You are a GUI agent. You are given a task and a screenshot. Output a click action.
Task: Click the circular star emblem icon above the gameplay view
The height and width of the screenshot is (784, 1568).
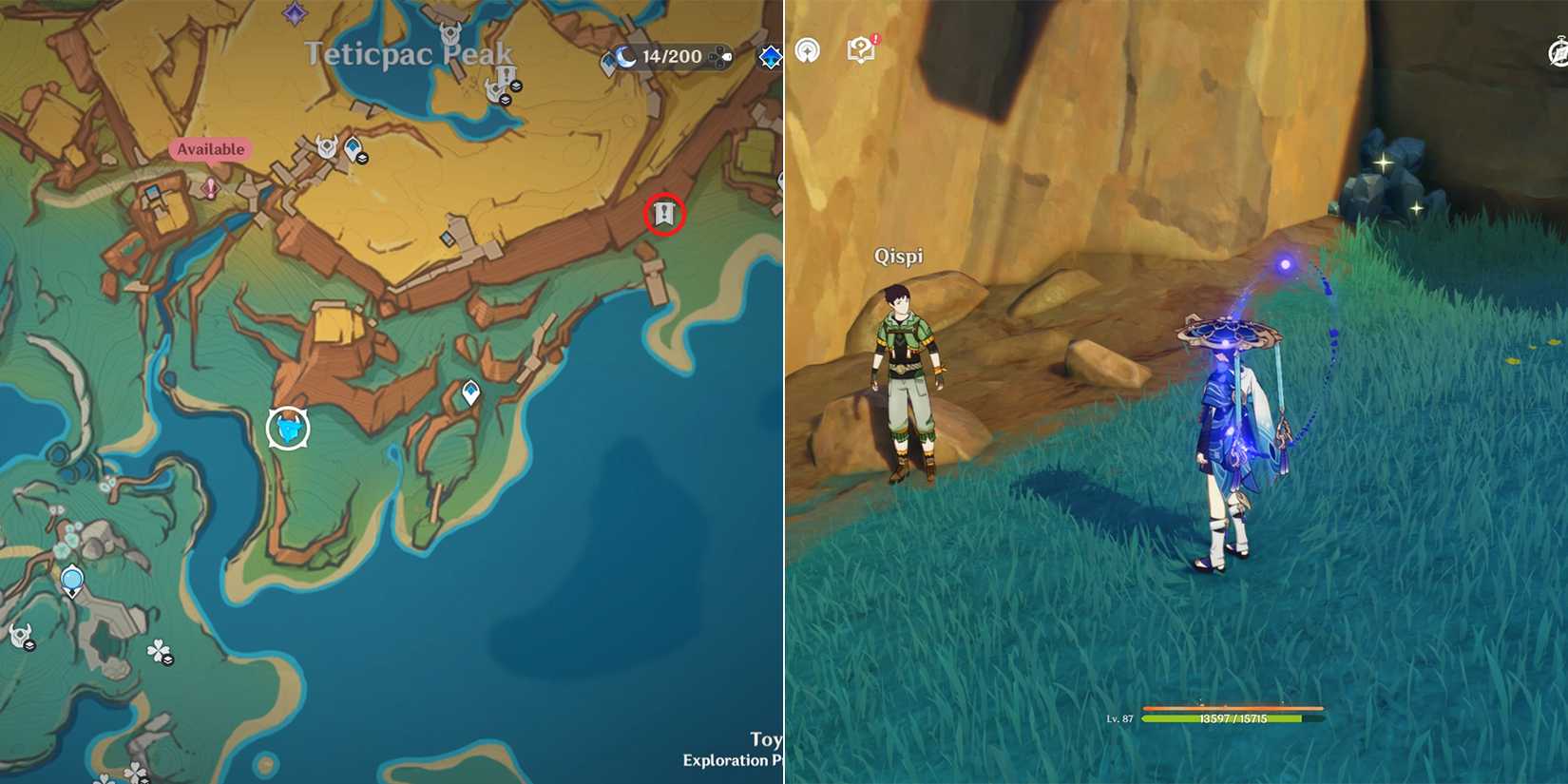click(x=807, y=49)
